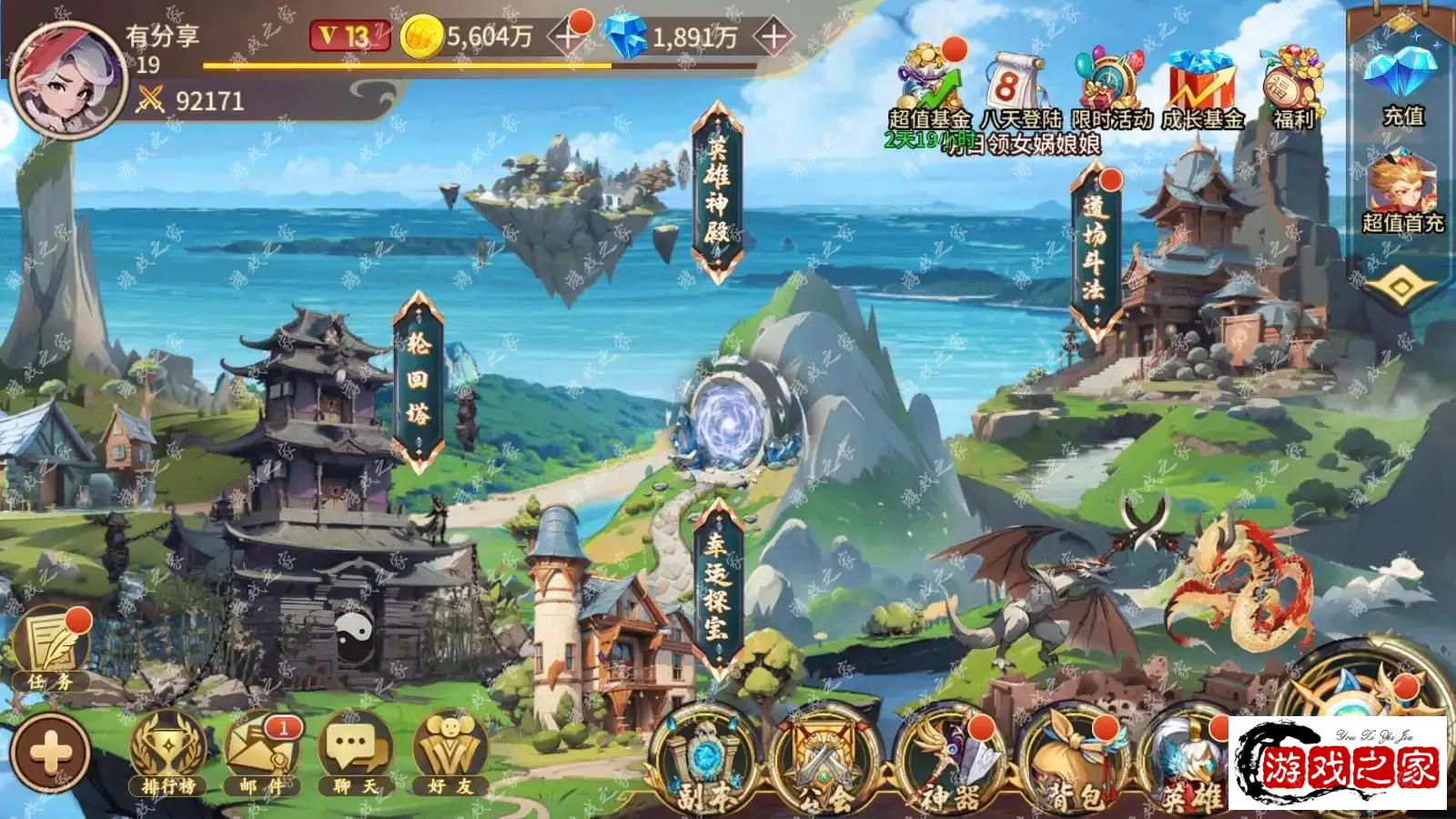
Task: Open the 邮件 mailbox
Action: (x=261, y=753)
